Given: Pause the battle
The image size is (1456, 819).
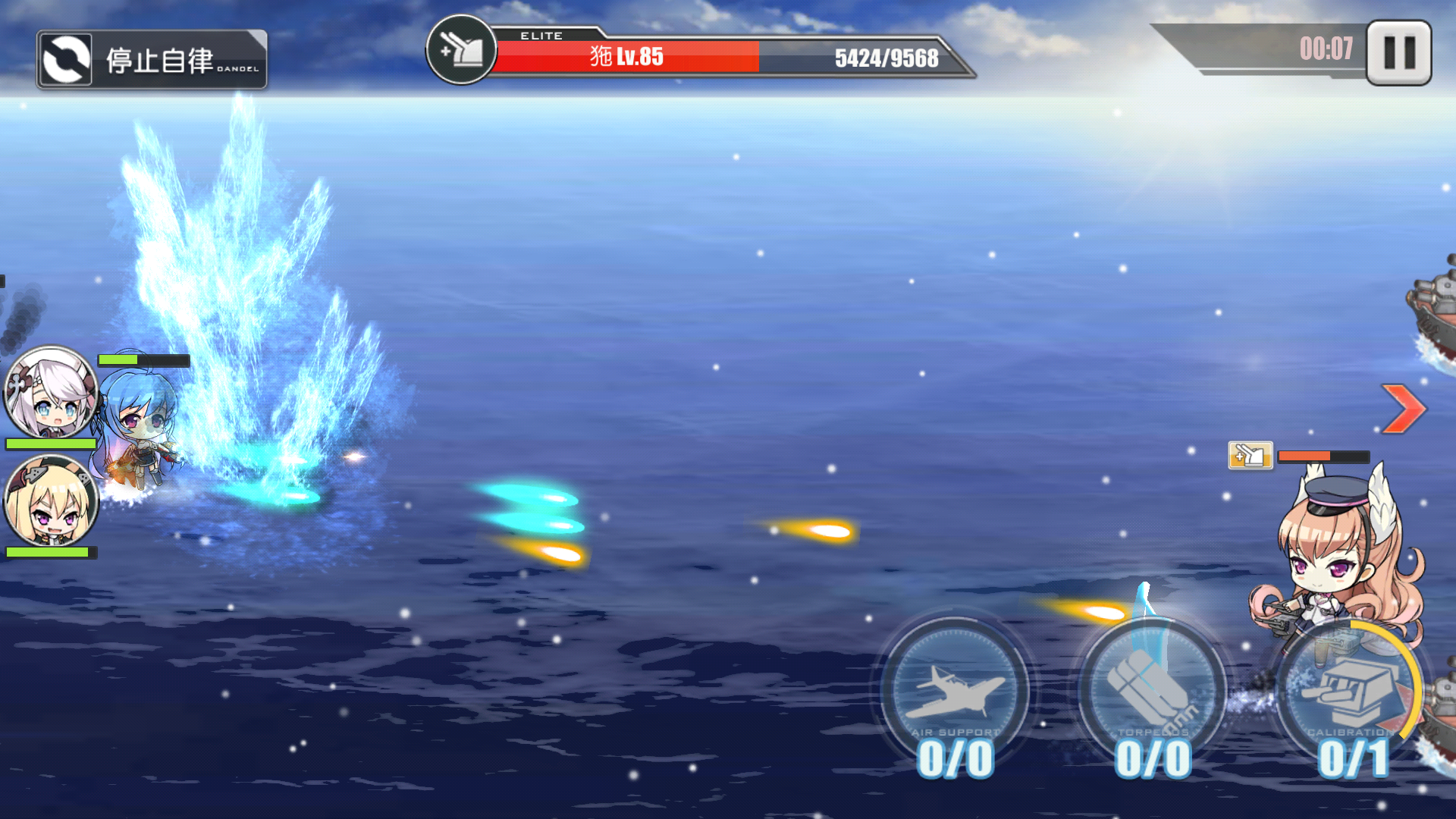Looking at the screenshot, I should (x=1398, y=53).
